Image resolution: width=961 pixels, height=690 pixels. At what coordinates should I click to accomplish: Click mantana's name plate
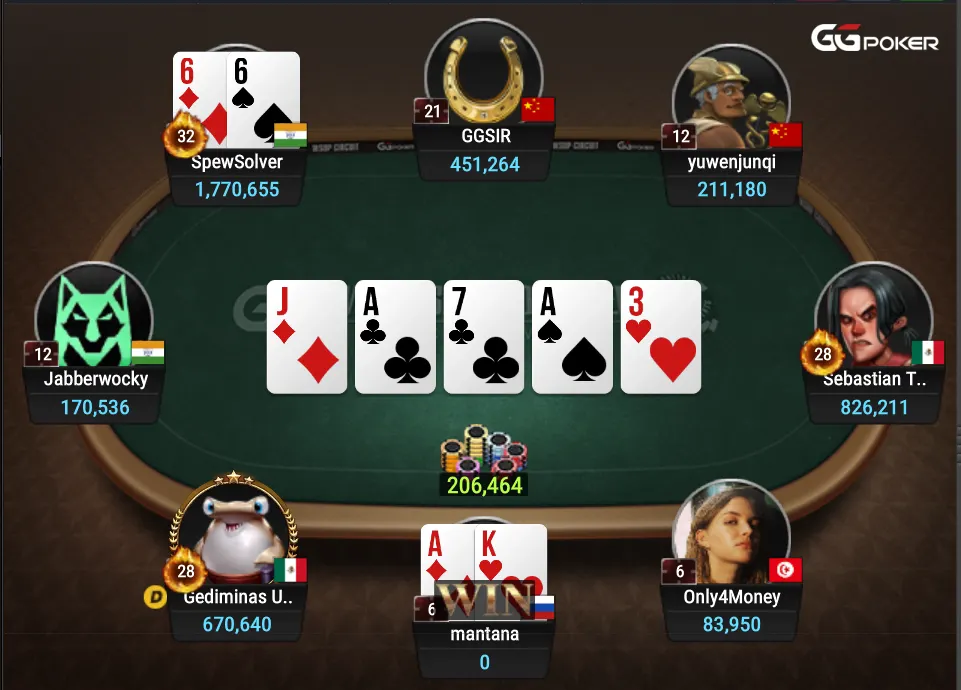484,633
